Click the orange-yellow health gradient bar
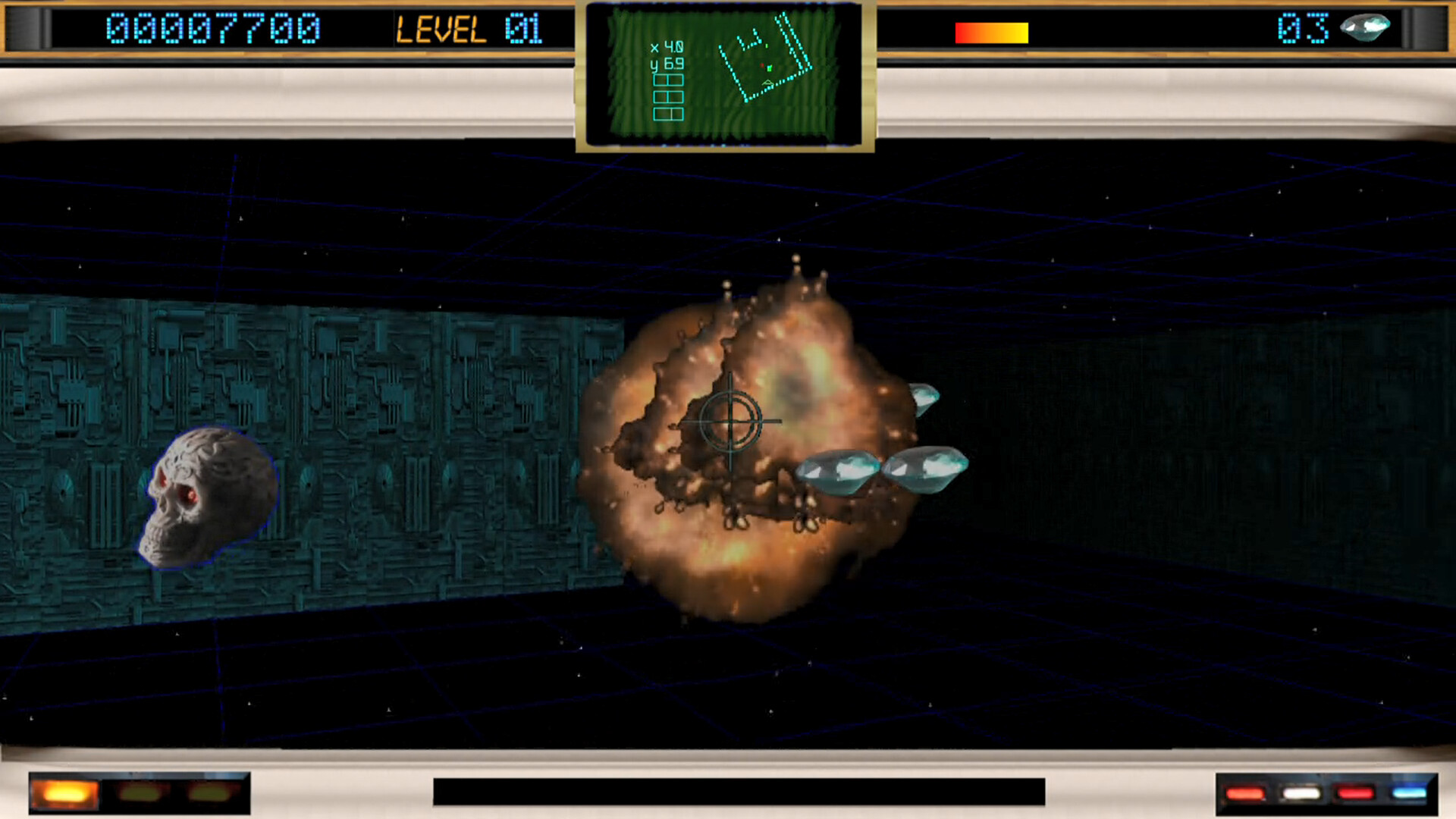 [991, 30]
